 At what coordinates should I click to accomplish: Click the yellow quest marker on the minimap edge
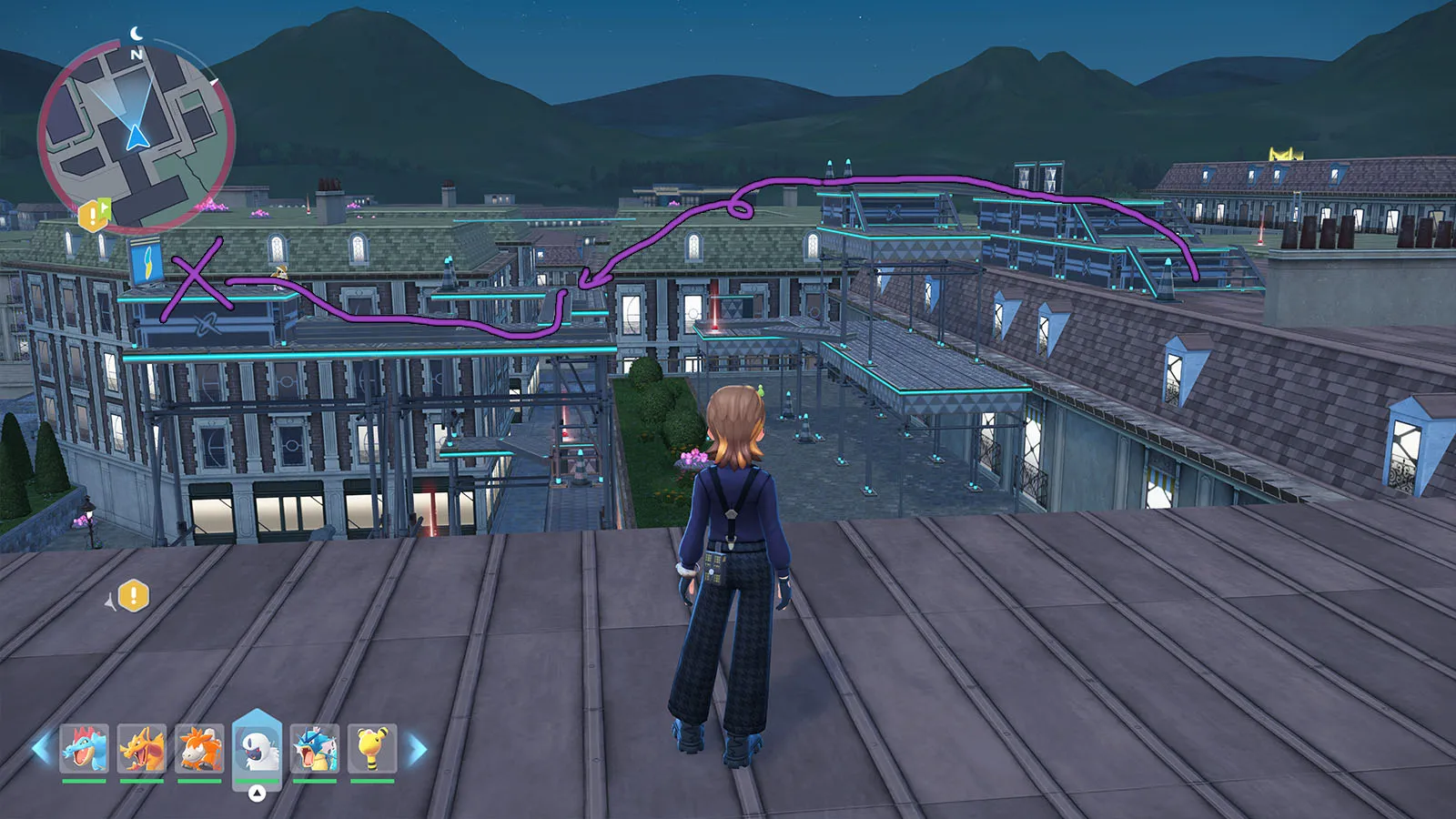pos(93,216)
